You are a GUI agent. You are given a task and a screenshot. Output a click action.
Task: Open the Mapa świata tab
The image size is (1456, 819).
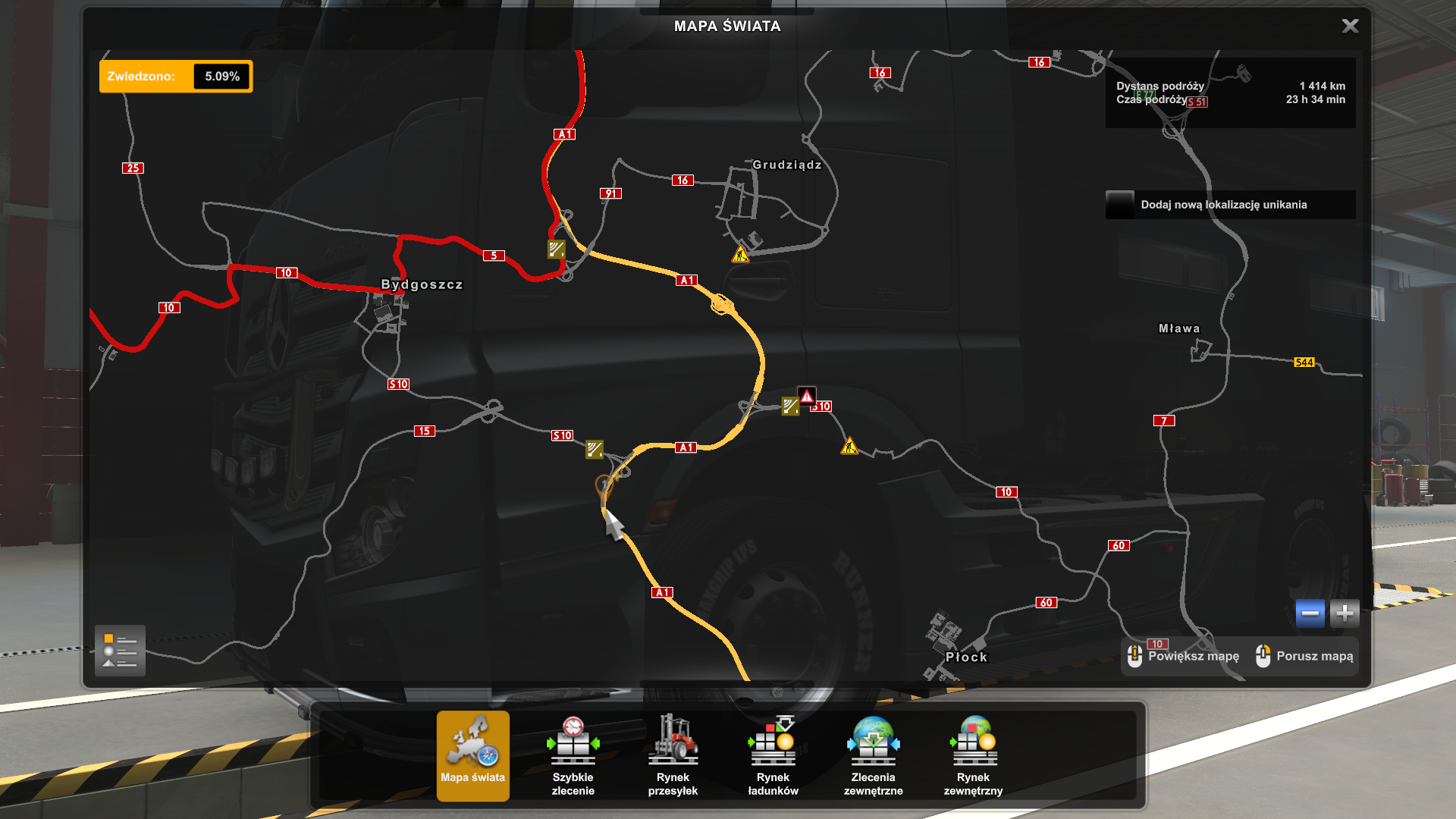(x=472, y=755)
